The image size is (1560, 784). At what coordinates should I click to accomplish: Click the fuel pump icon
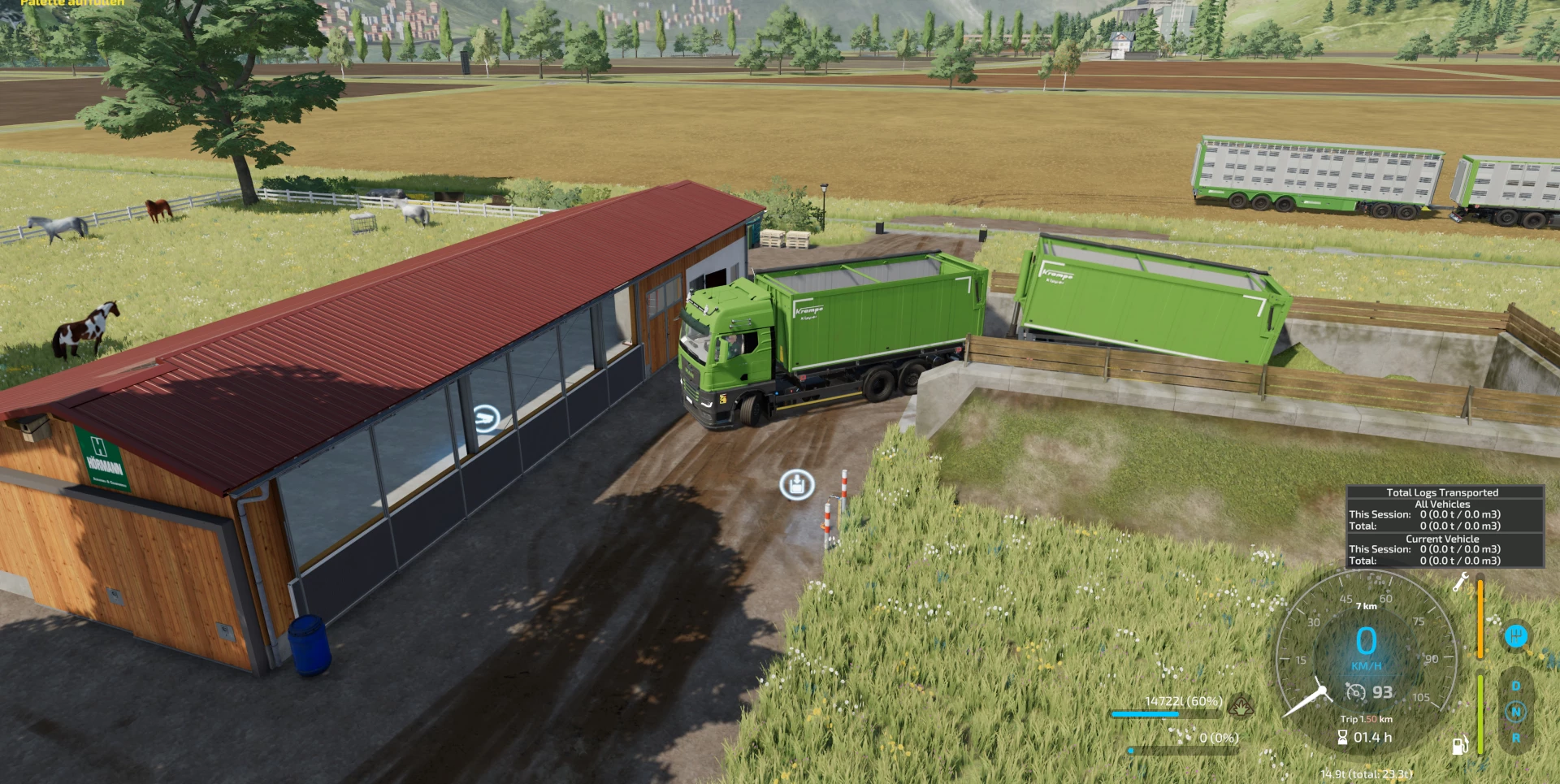1459,745
